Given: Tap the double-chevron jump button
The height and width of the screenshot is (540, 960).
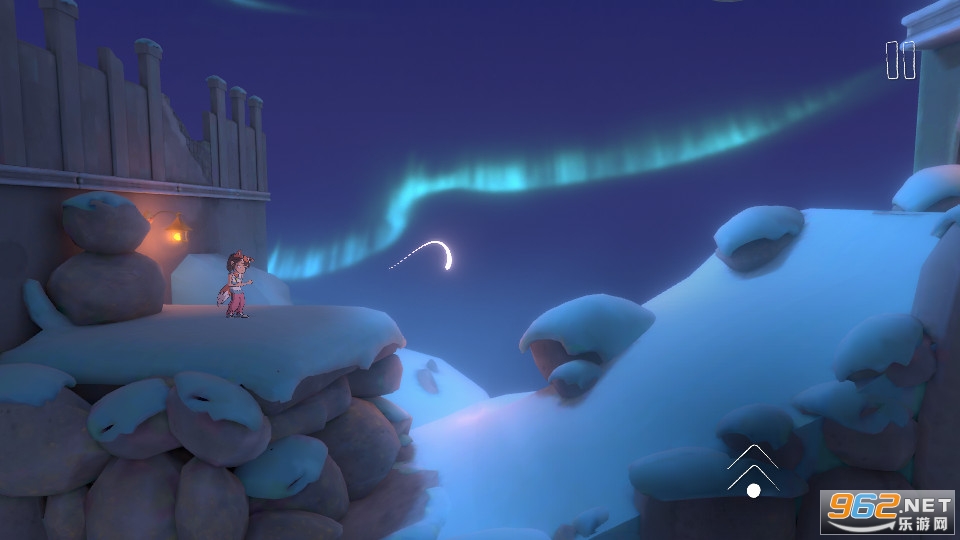Looking at the screenshot, I should [x=753, y=470].
